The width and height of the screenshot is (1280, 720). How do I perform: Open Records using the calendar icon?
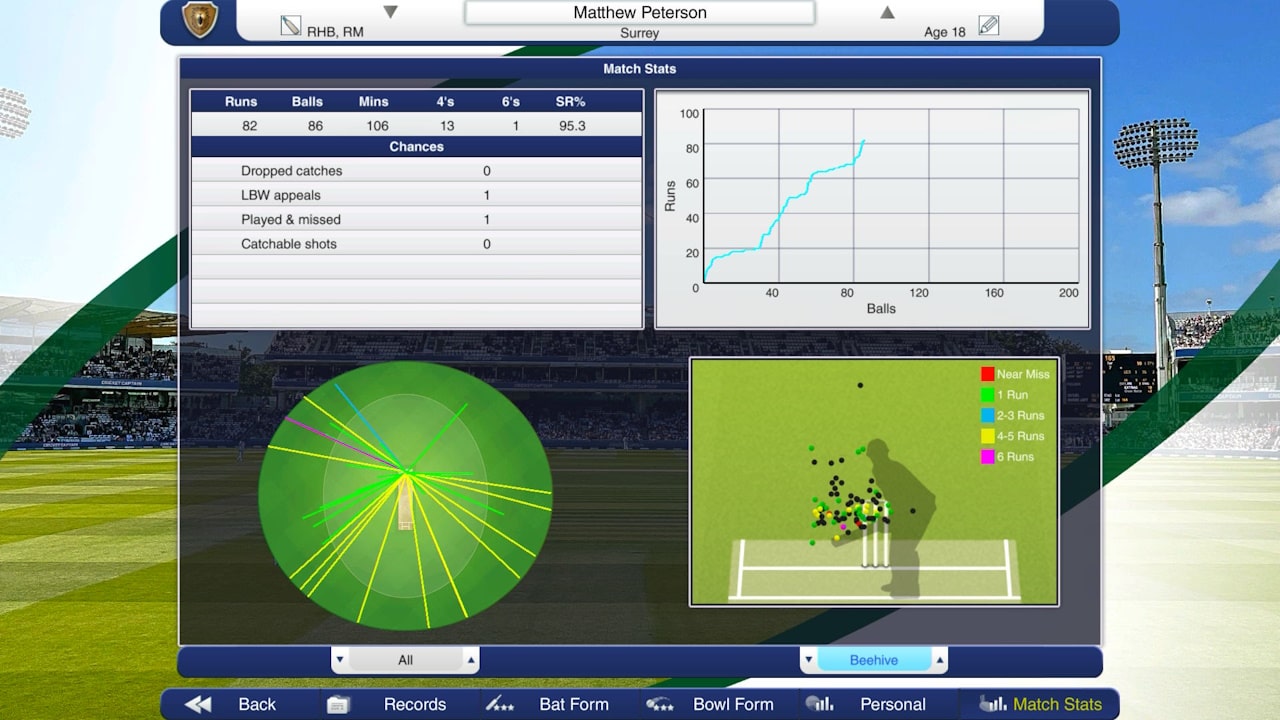[337, 704]
